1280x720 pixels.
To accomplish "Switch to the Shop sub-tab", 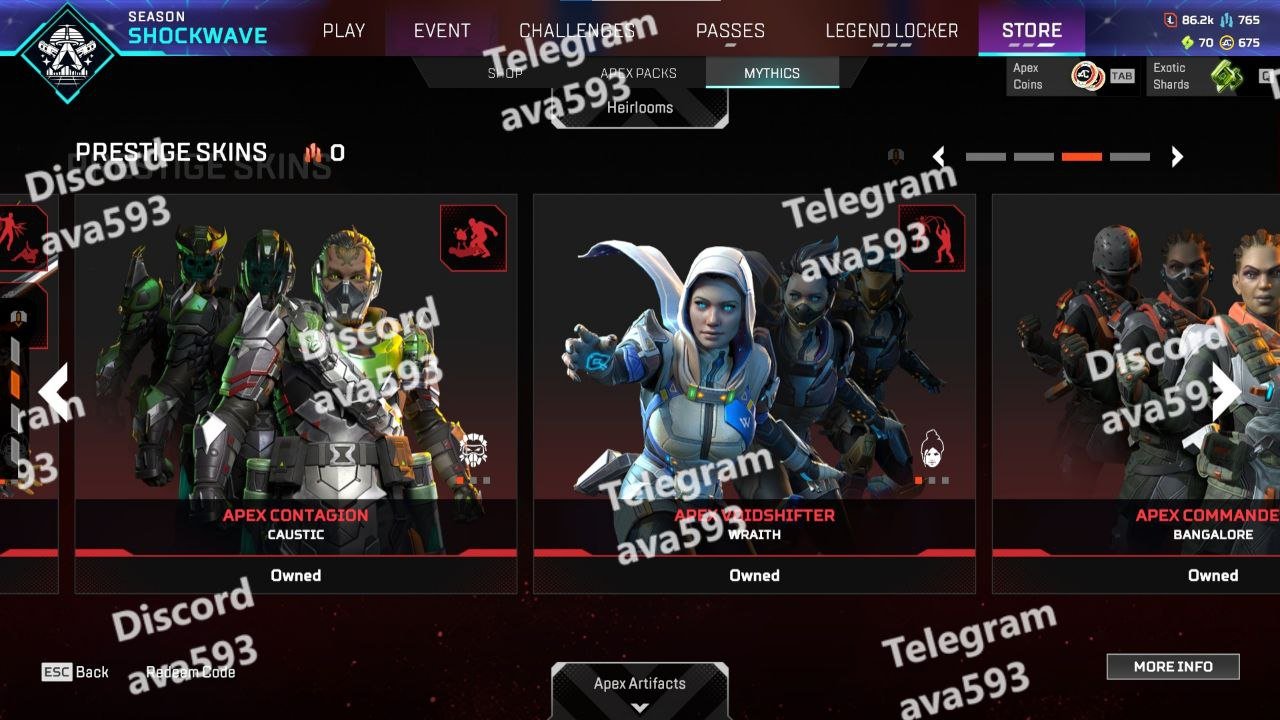I will pos(505,73).
